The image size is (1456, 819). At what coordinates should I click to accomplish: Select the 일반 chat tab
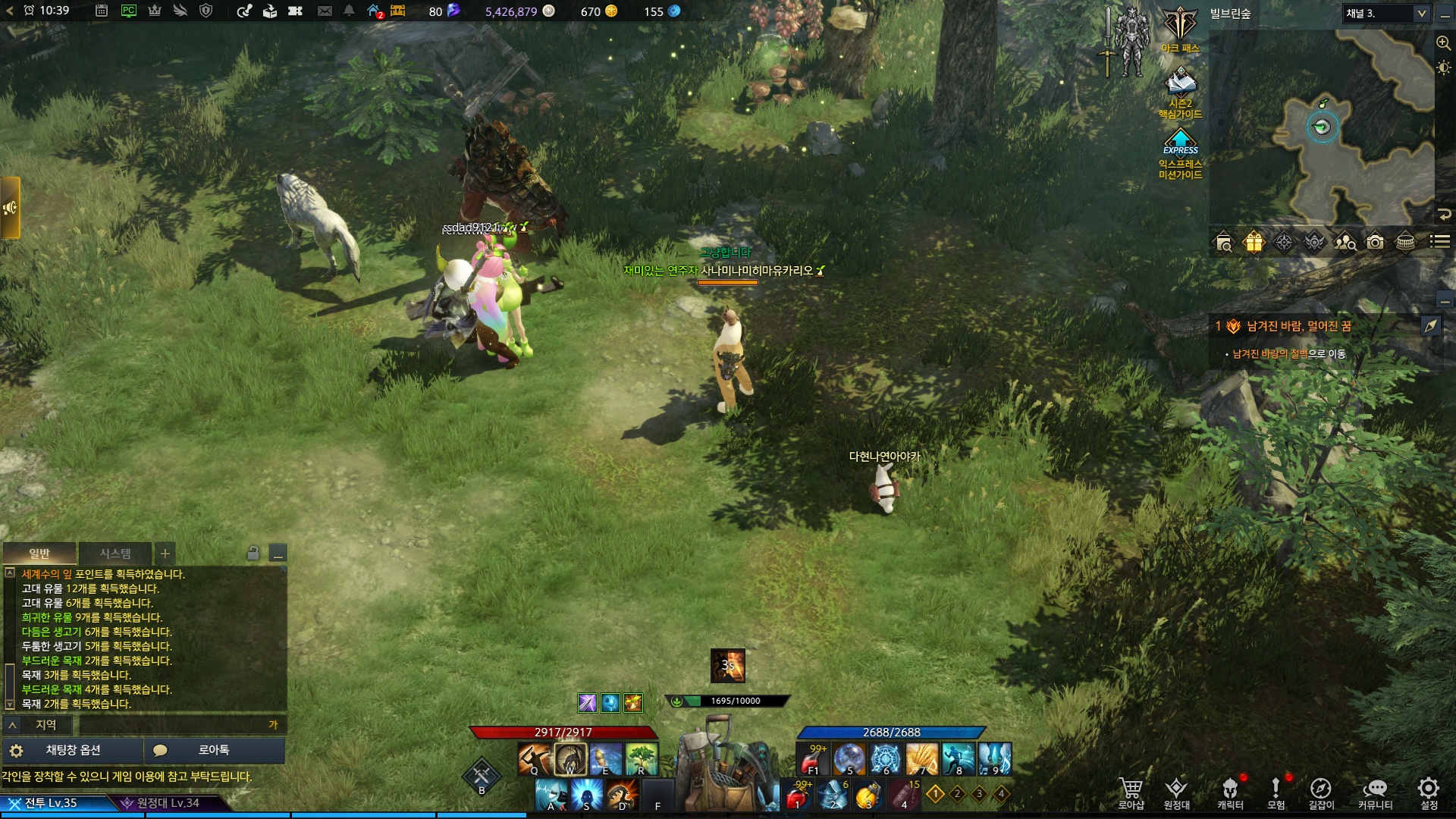(x=39, y=554)
